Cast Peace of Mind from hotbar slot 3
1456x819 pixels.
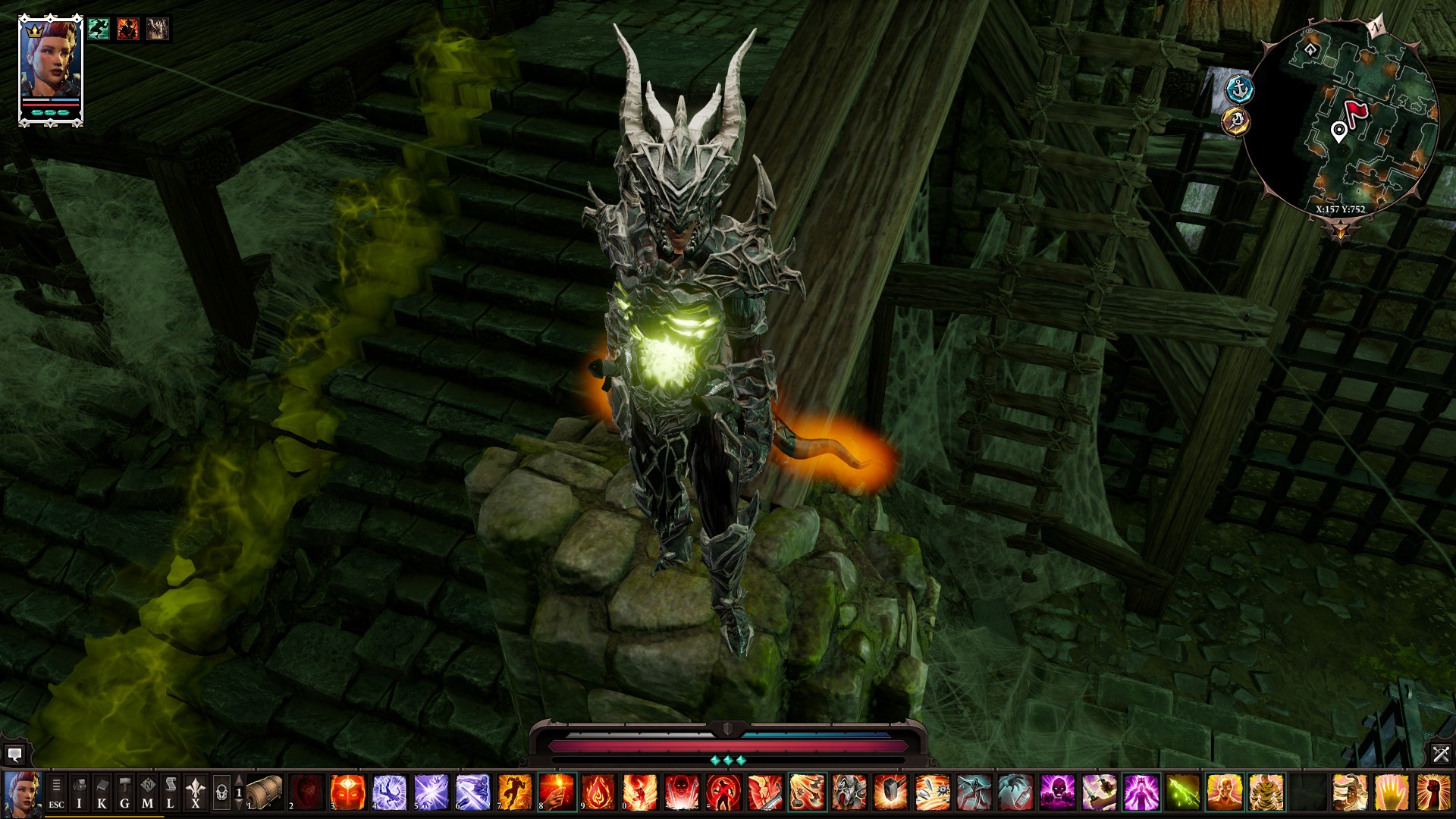346,794
